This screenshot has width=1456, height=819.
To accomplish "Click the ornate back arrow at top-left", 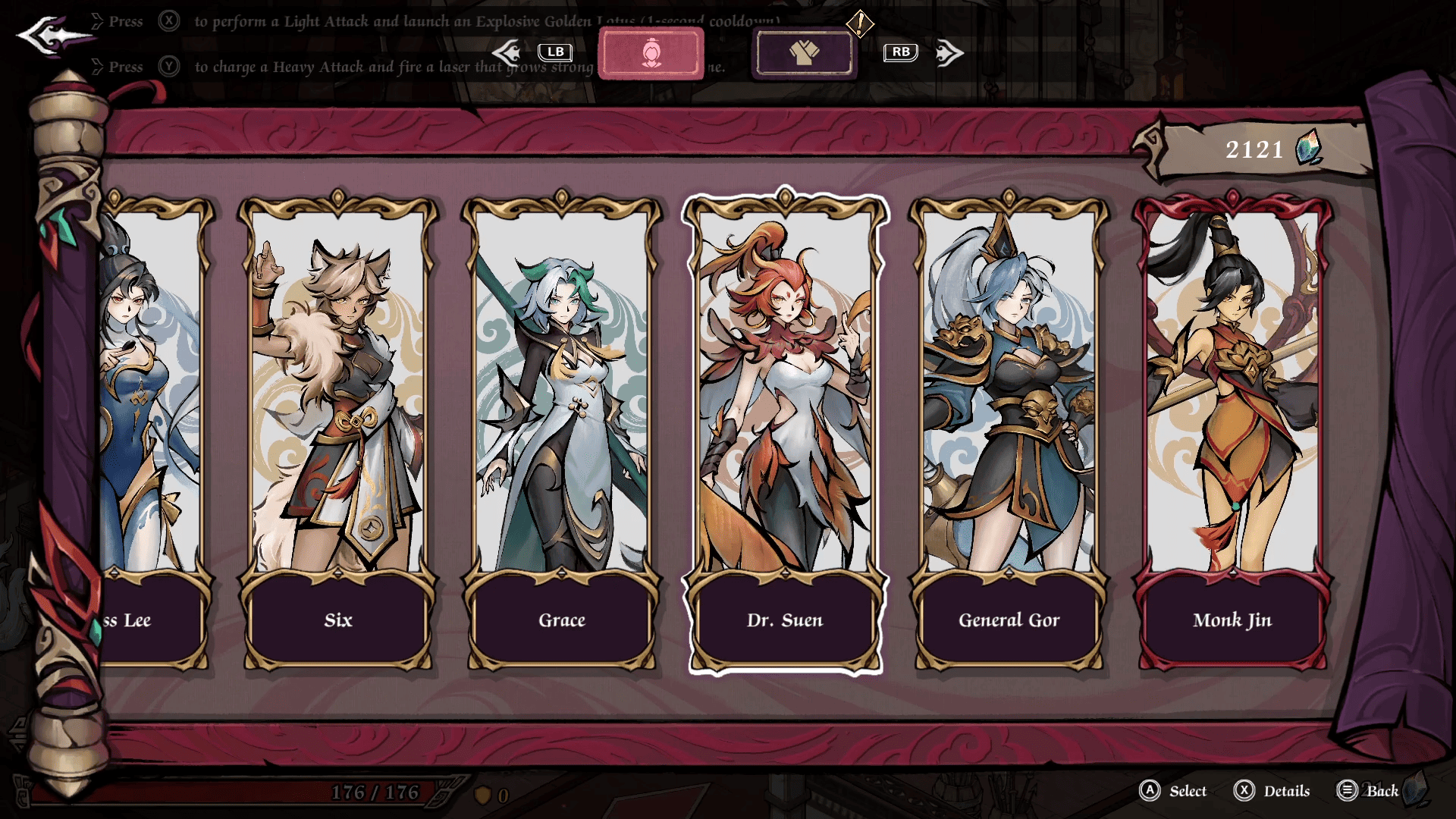I will 53,35.
